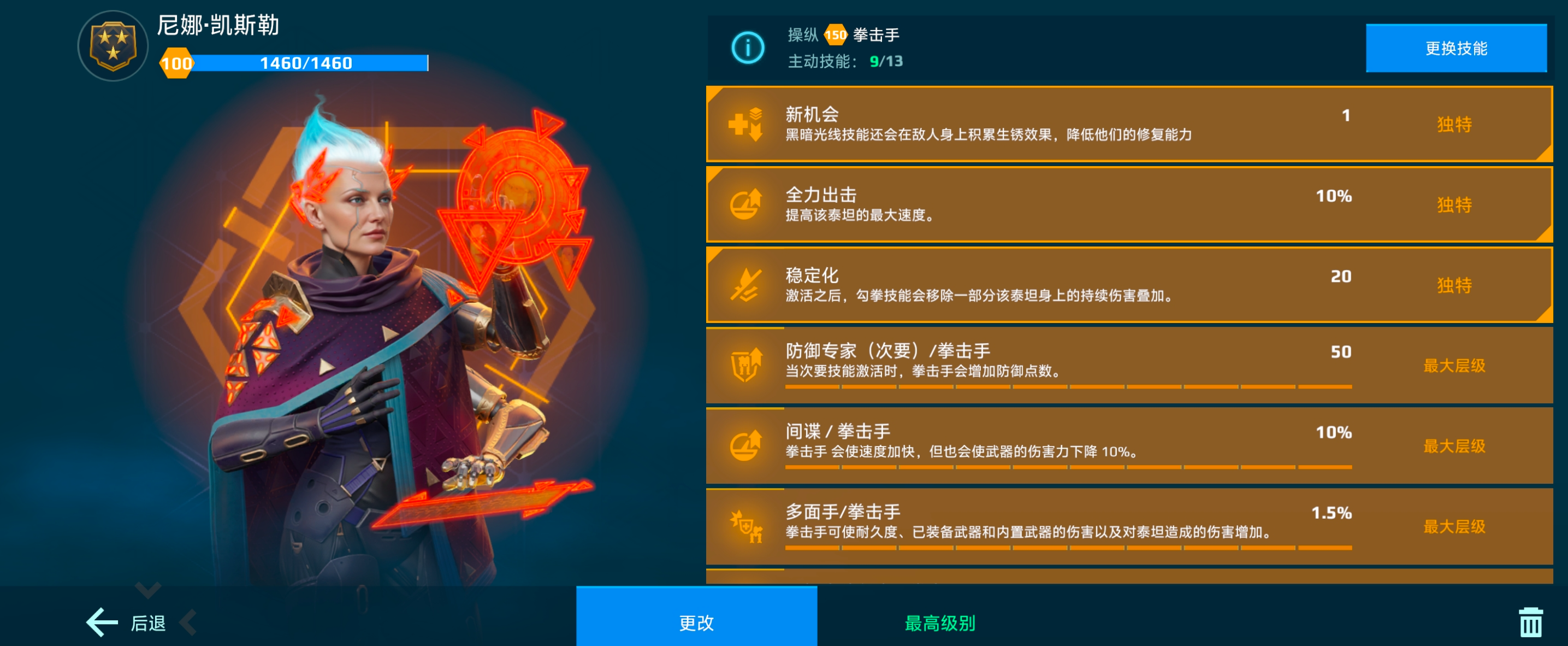Switch to the 更改 tab
Image resolution: width=1568 pixels, height=646 pixels.
[696, 622]
